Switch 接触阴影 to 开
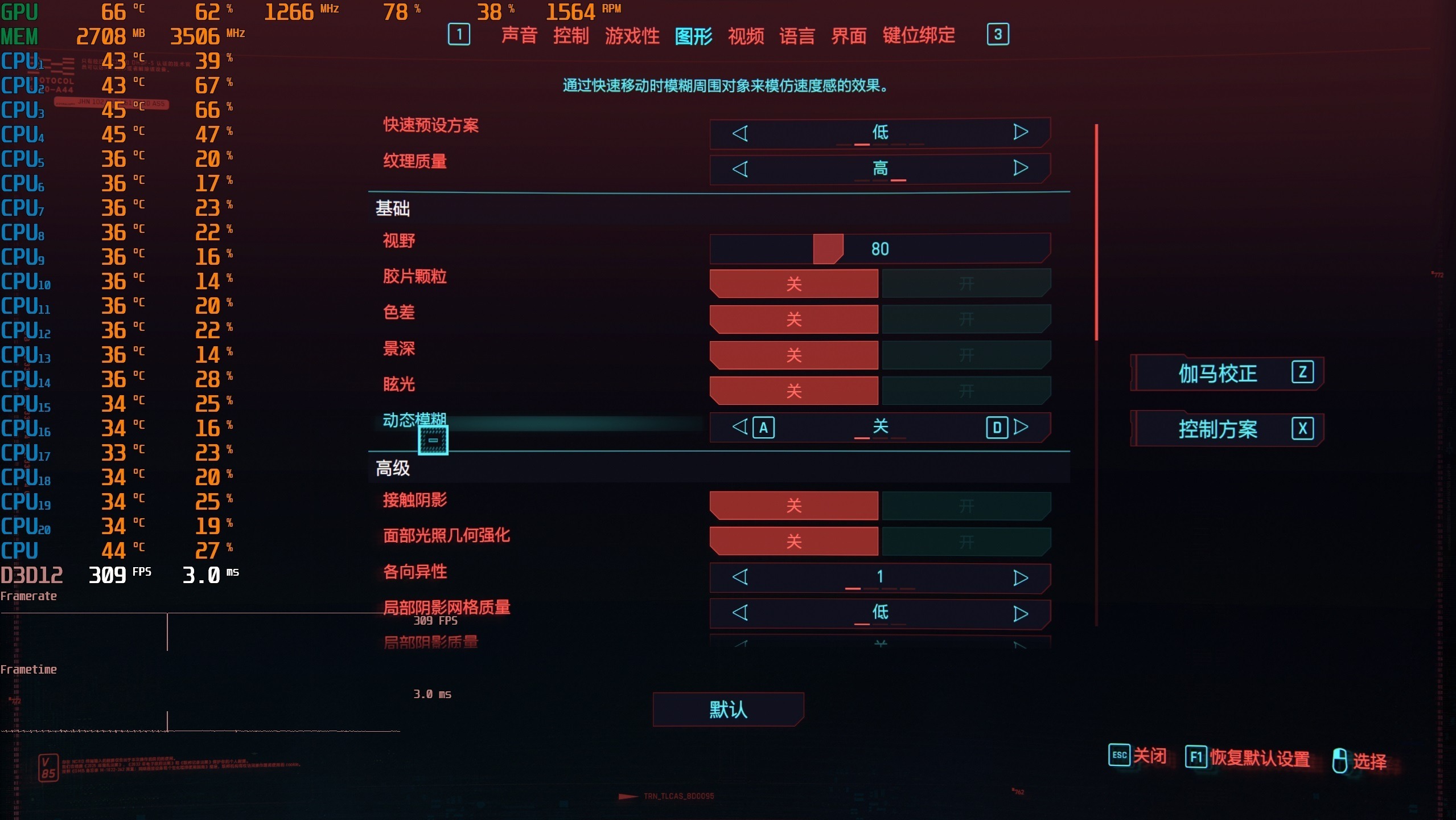 click(x=966, y=506)
